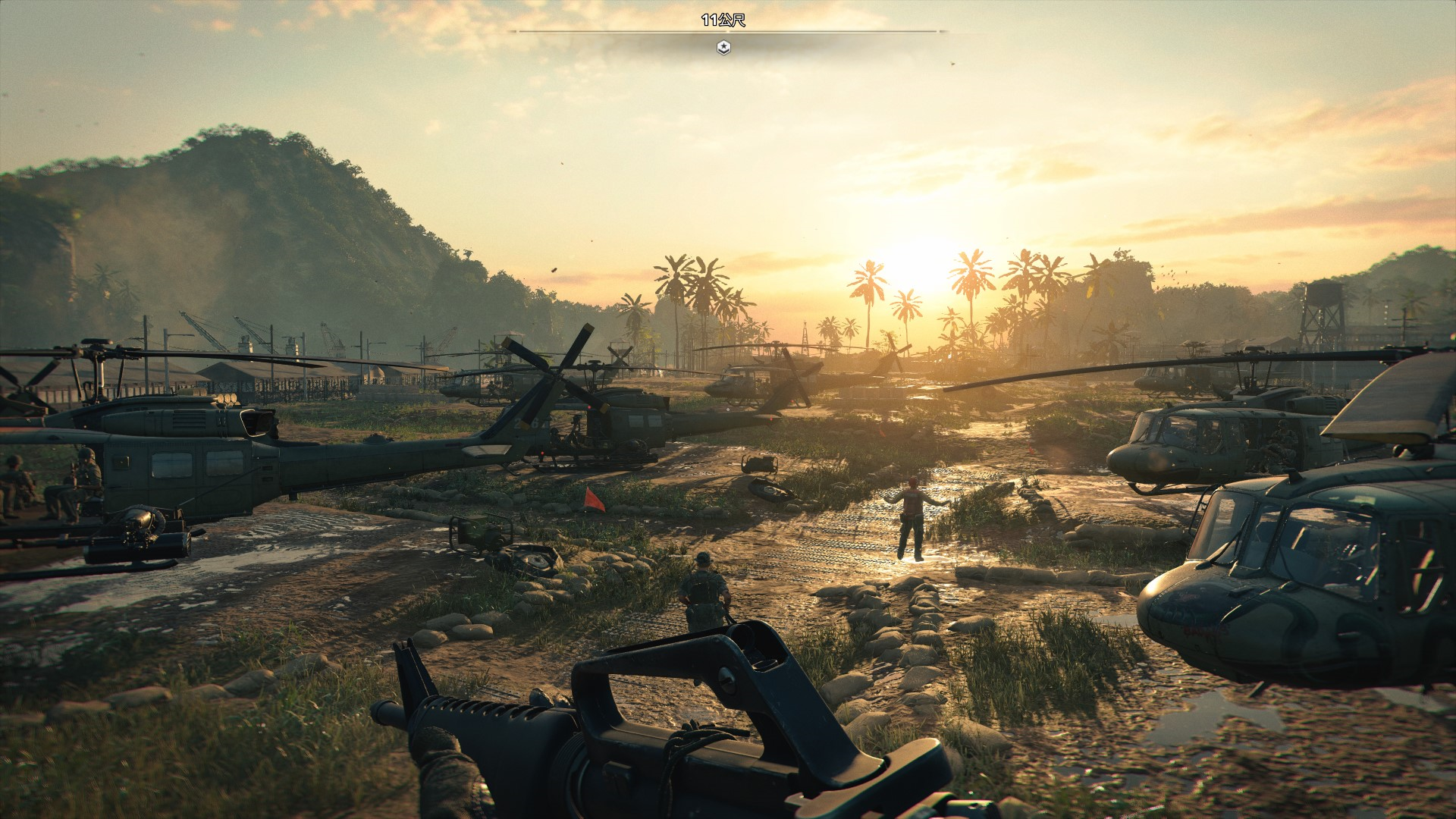Viewport: 1456px width, 819px height.
Task: Click the objective marker icon under the compass
Action: (724, 48)
